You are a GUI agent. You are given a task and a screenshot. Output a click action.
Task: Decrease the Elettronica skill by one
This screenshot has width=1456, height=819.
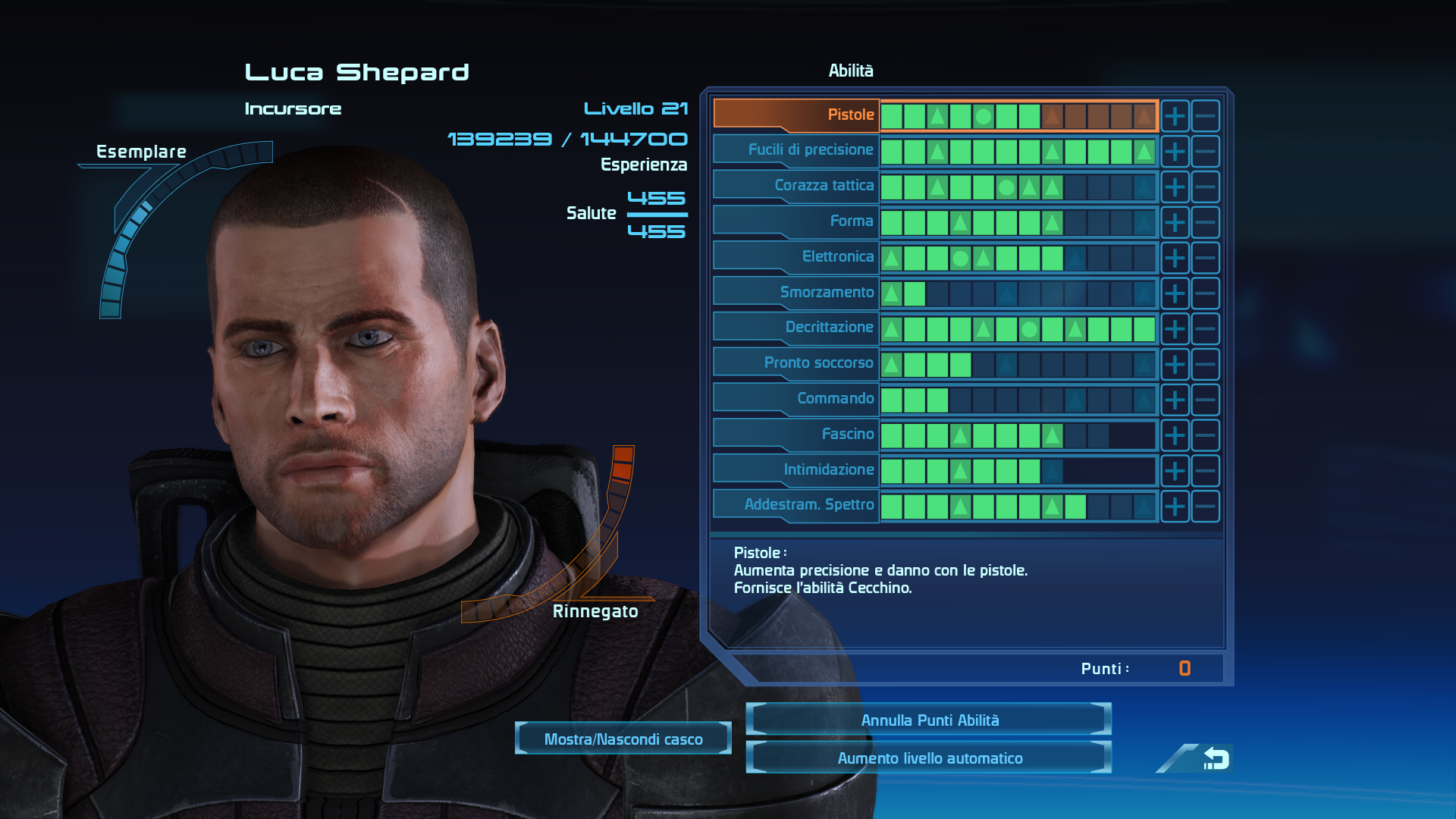click(x=1205, y=258)
